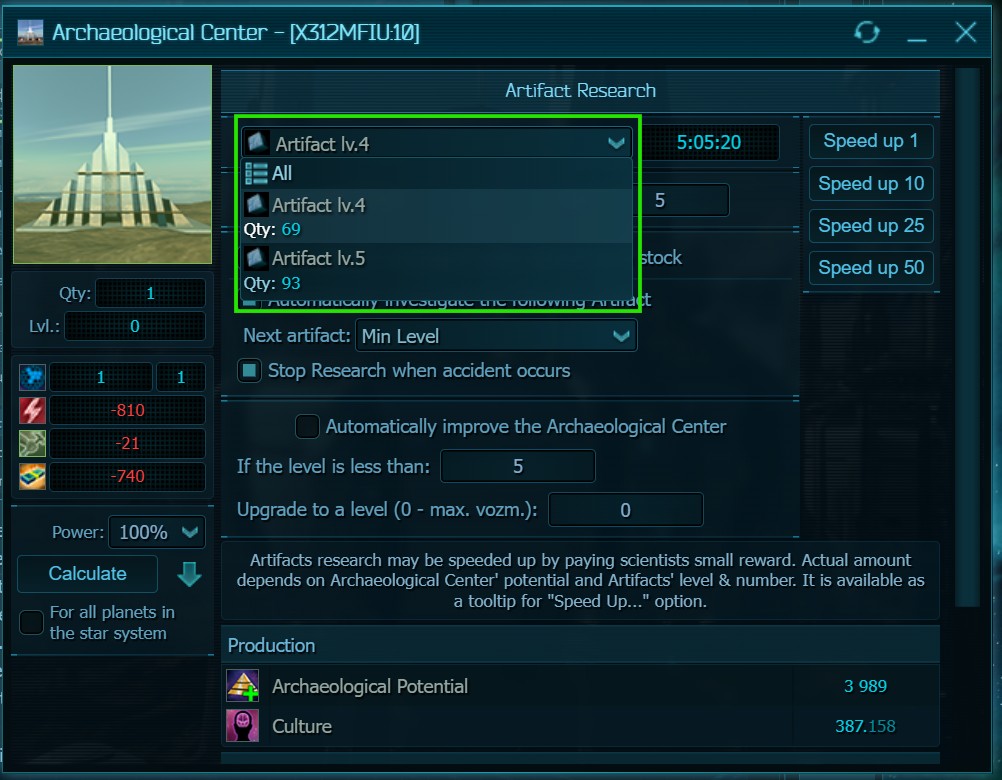Pick the Artifact lv.4 entry with Qty 69

(x=318, y=206)
